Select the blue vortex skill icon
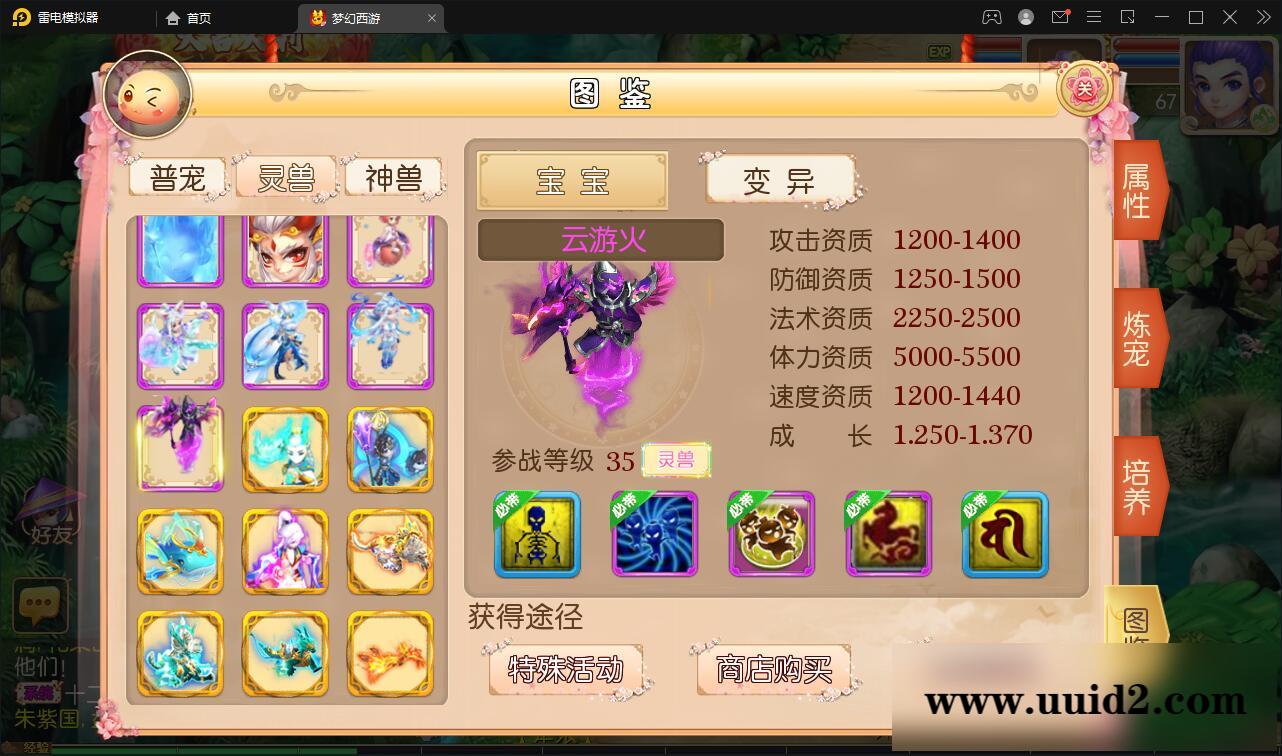The height and width of the screenshot is (756, 1282). (x=655, y=535)
